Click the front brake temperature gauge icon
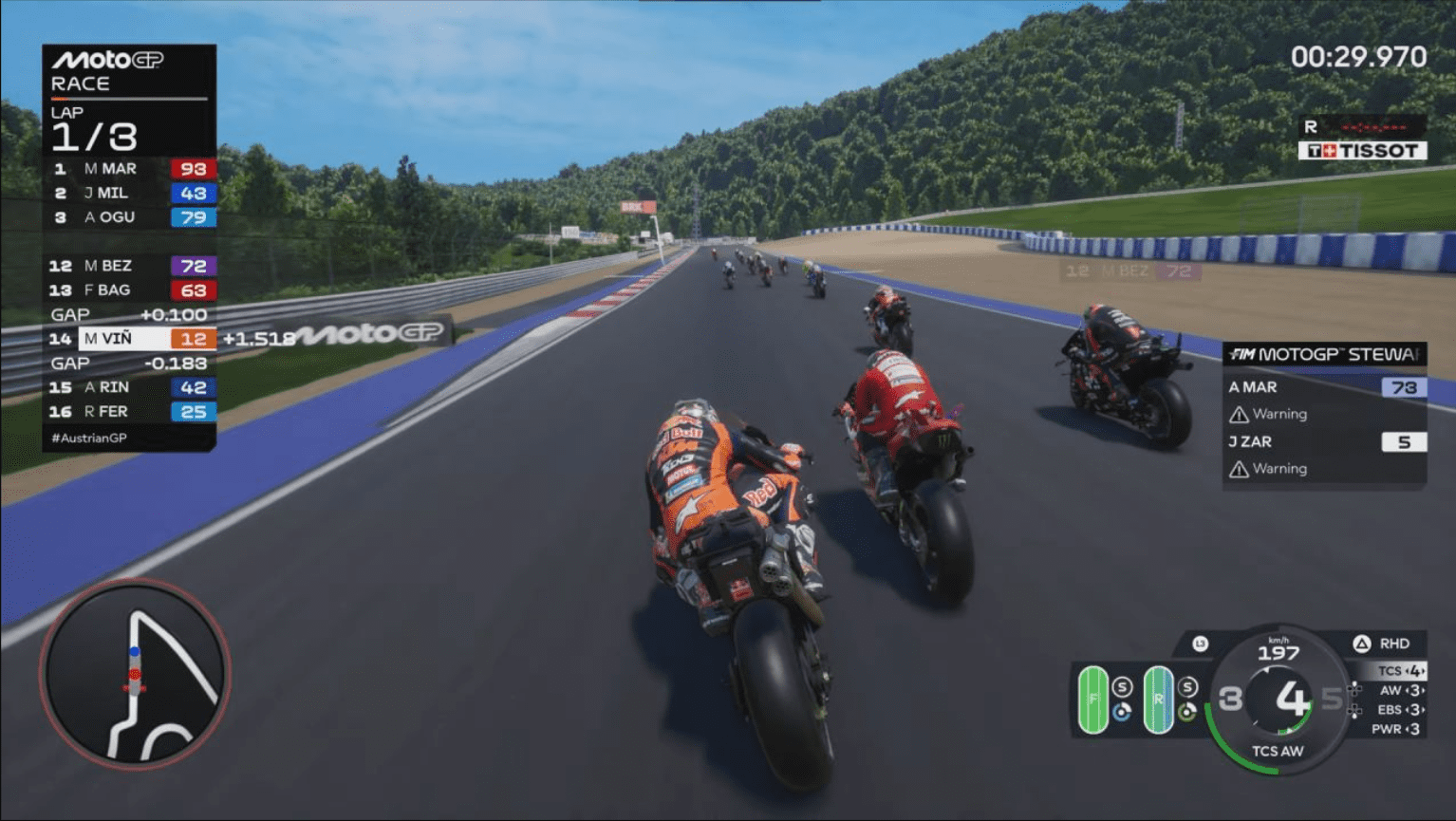 1123,711
